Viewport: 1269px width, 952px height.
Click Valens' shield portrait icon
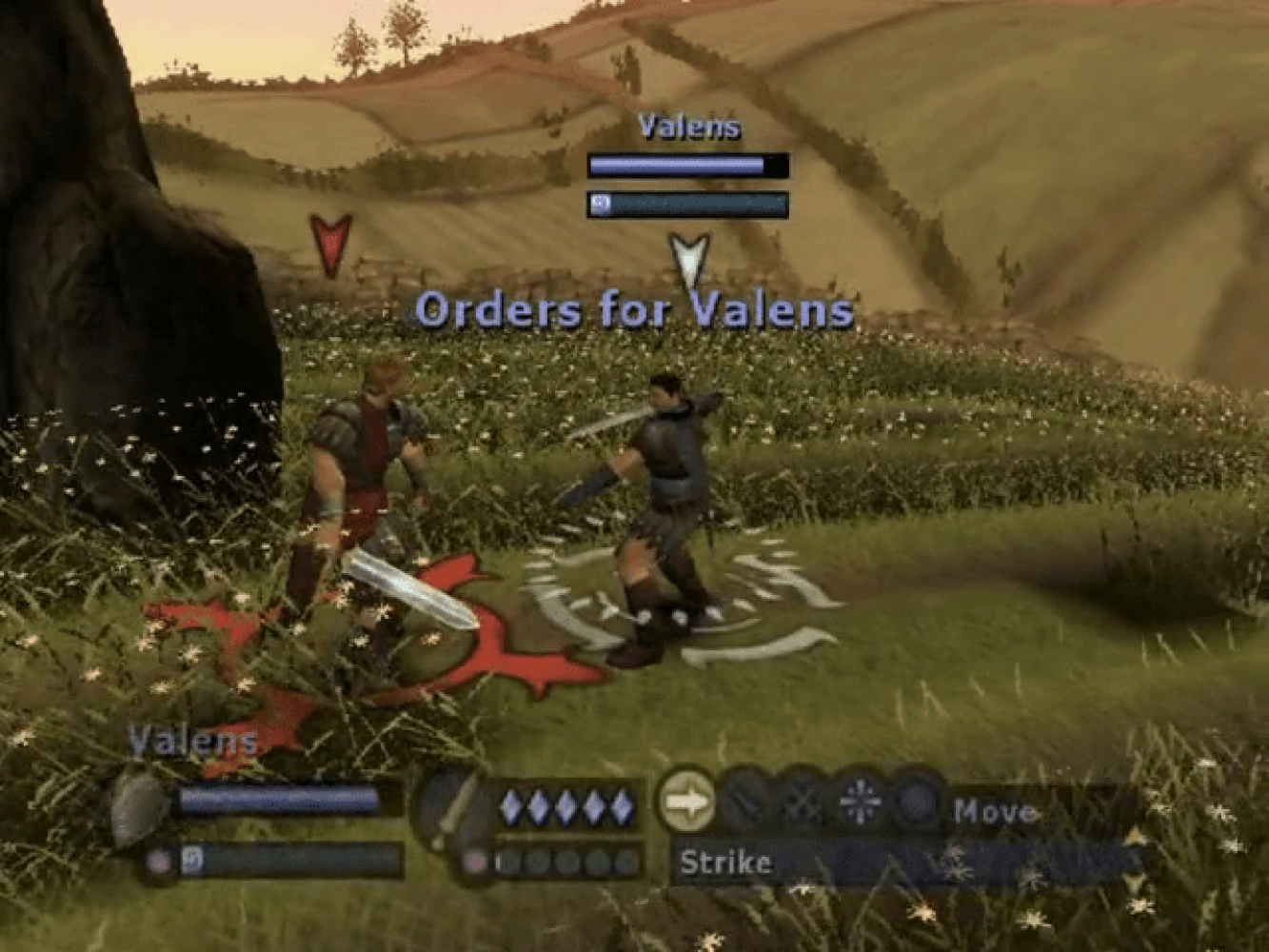point(140,809)
